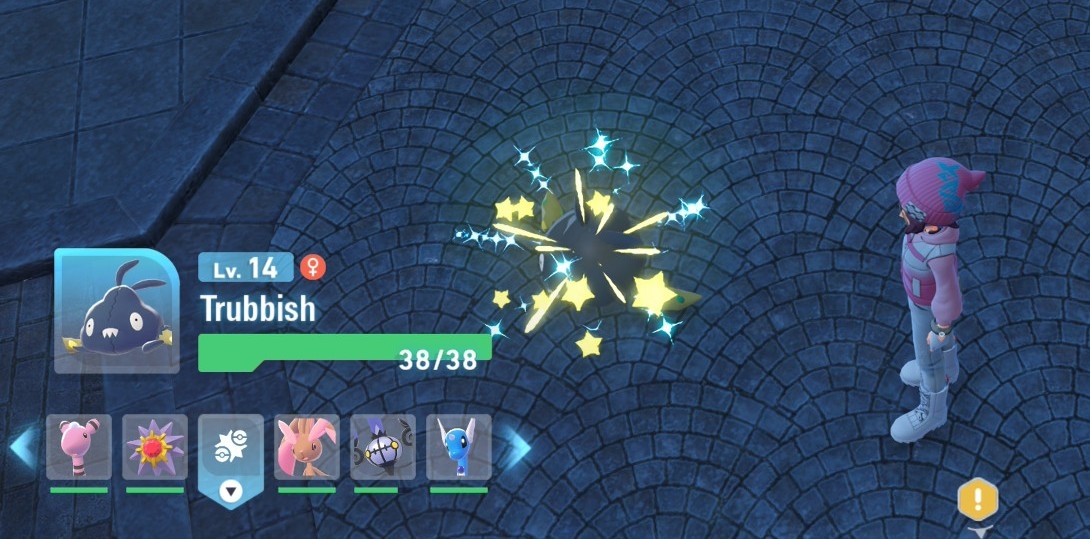
Task: Cycle party with the right arrow
Action: (x=515, y=447)
